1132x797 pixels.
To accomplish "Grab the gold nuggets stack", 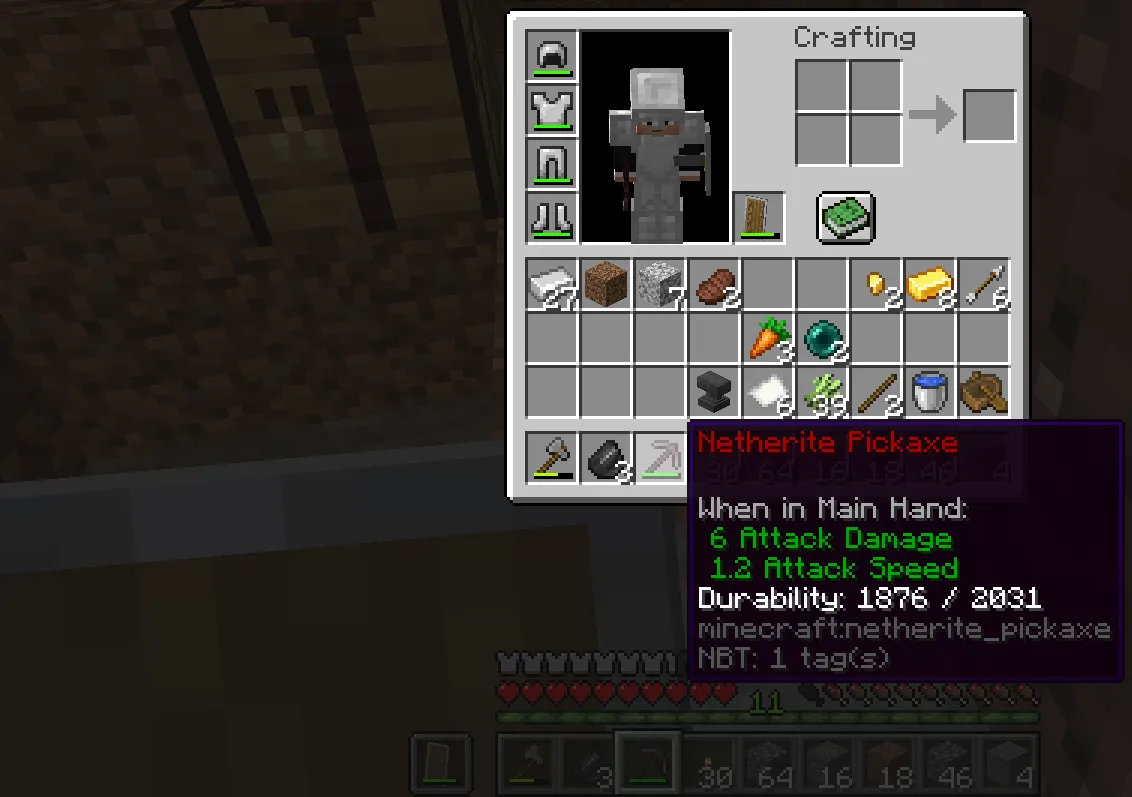I will (x=876, y=285).
